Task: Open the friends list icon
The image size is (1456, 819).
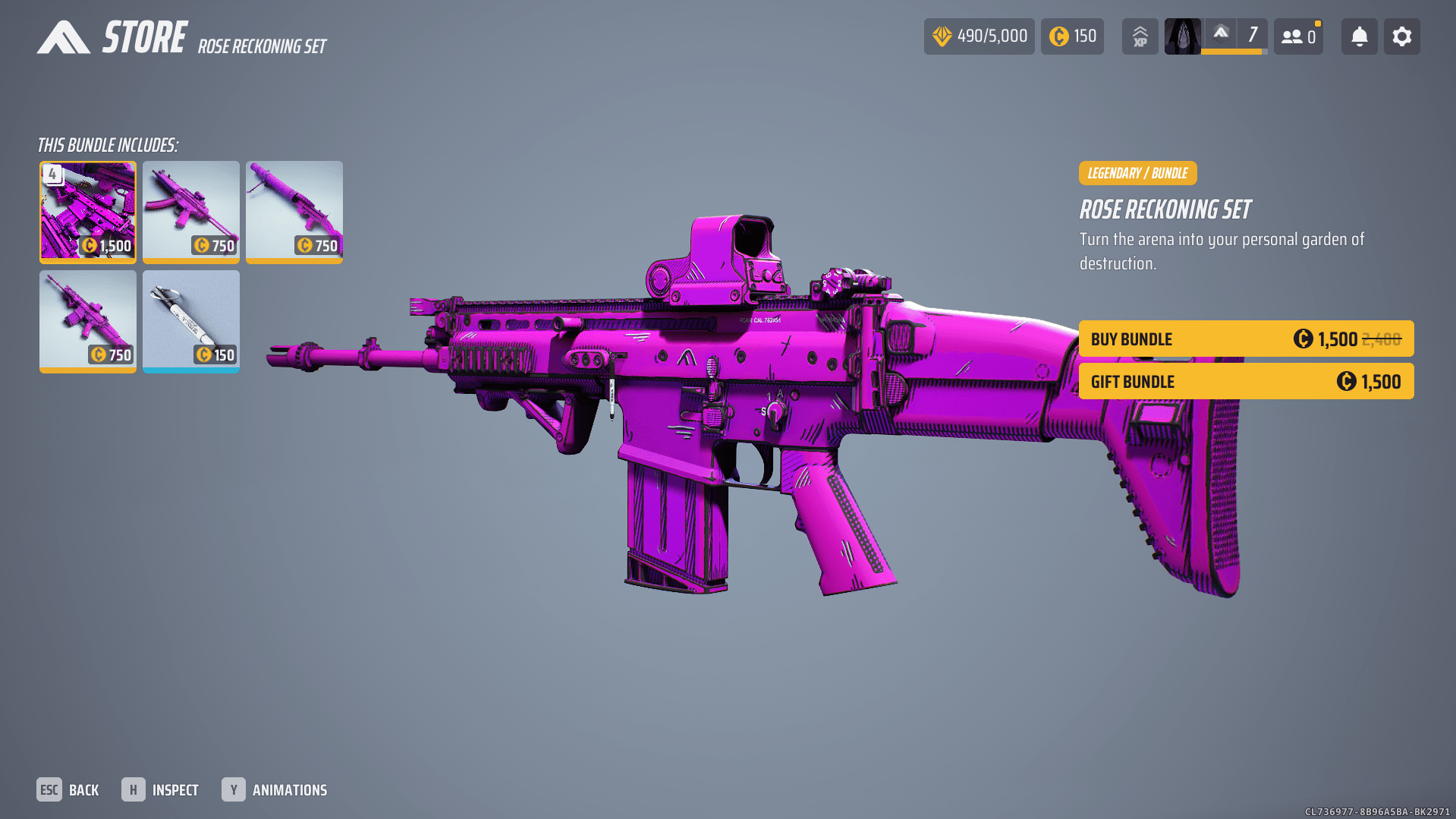Action: pos(1298,36)
